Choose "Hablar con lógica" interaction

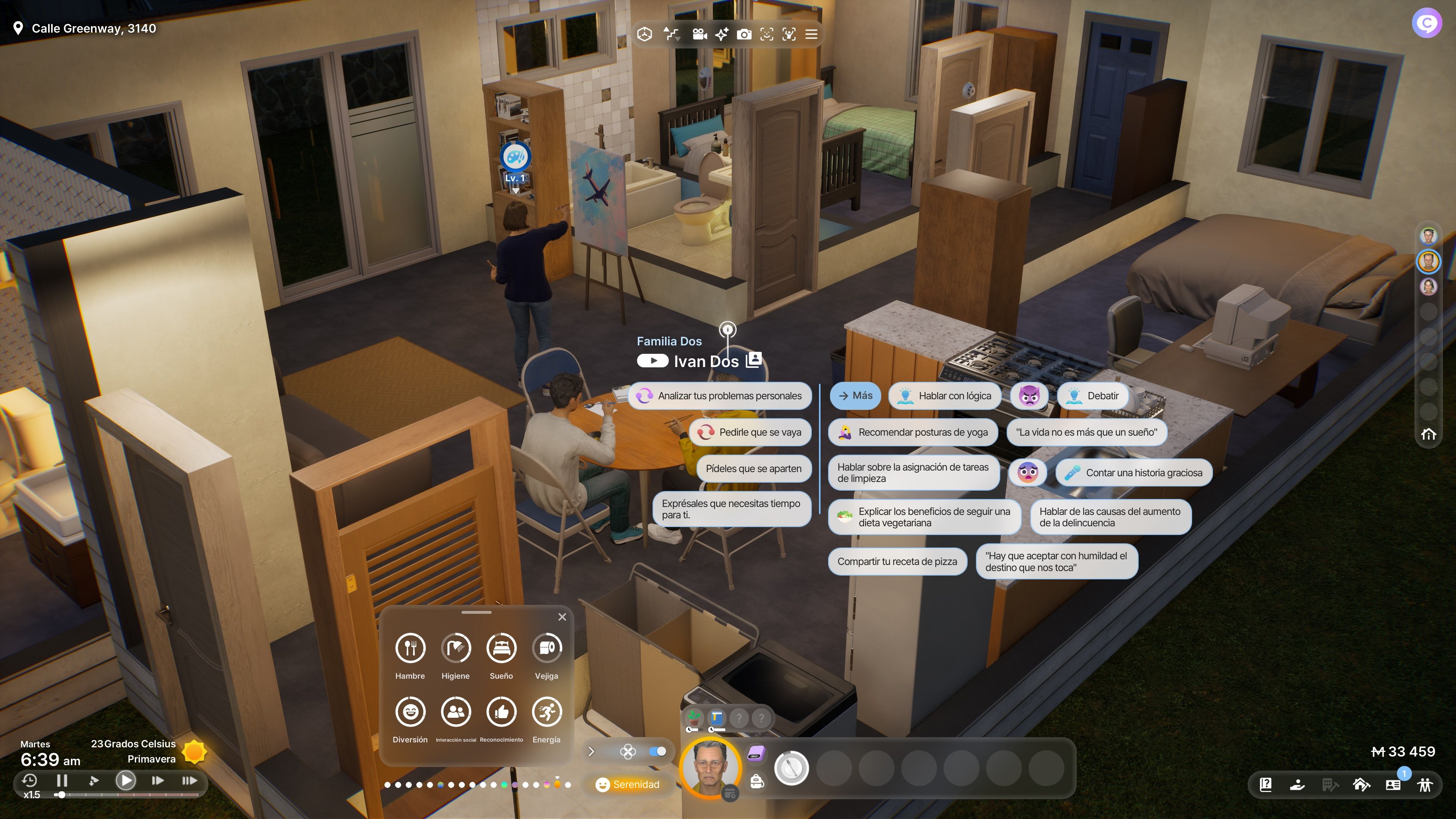coord(945,395)
